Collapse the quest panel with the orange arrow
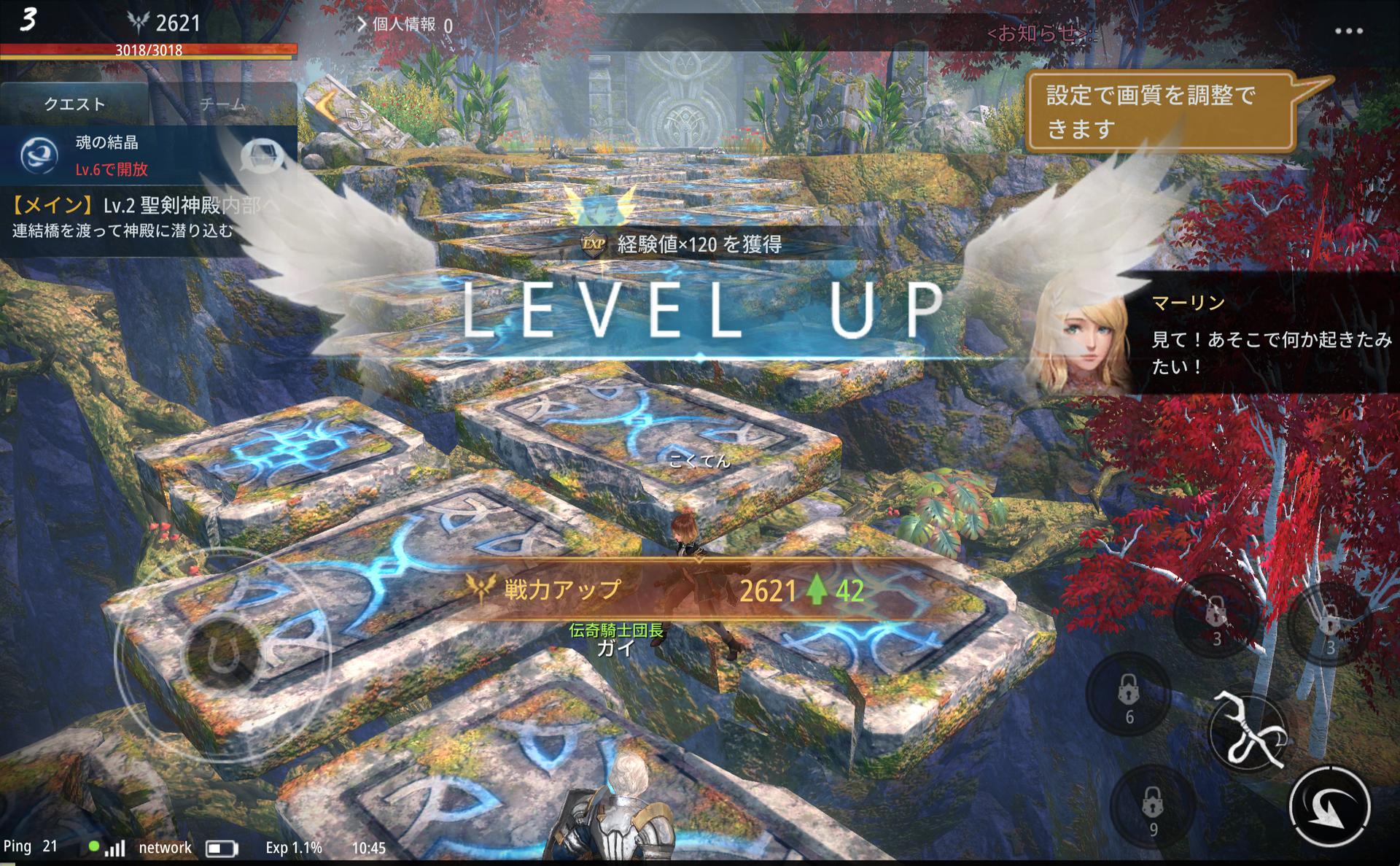Screen dimensions: 1400x866 click(326, 107)
